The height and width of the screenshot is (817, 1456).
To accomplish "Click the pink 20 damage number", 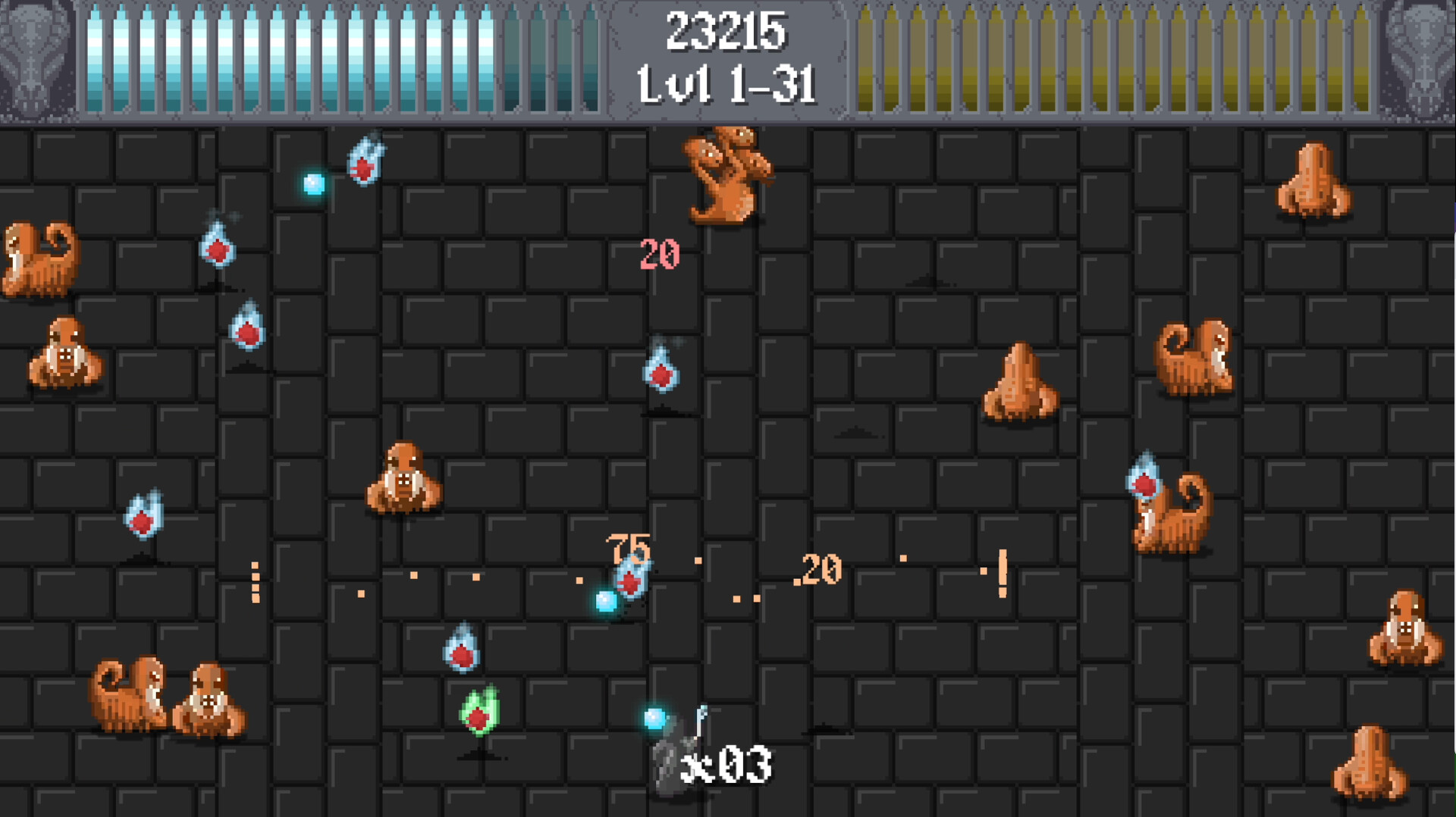I will [x=661, y=253].
